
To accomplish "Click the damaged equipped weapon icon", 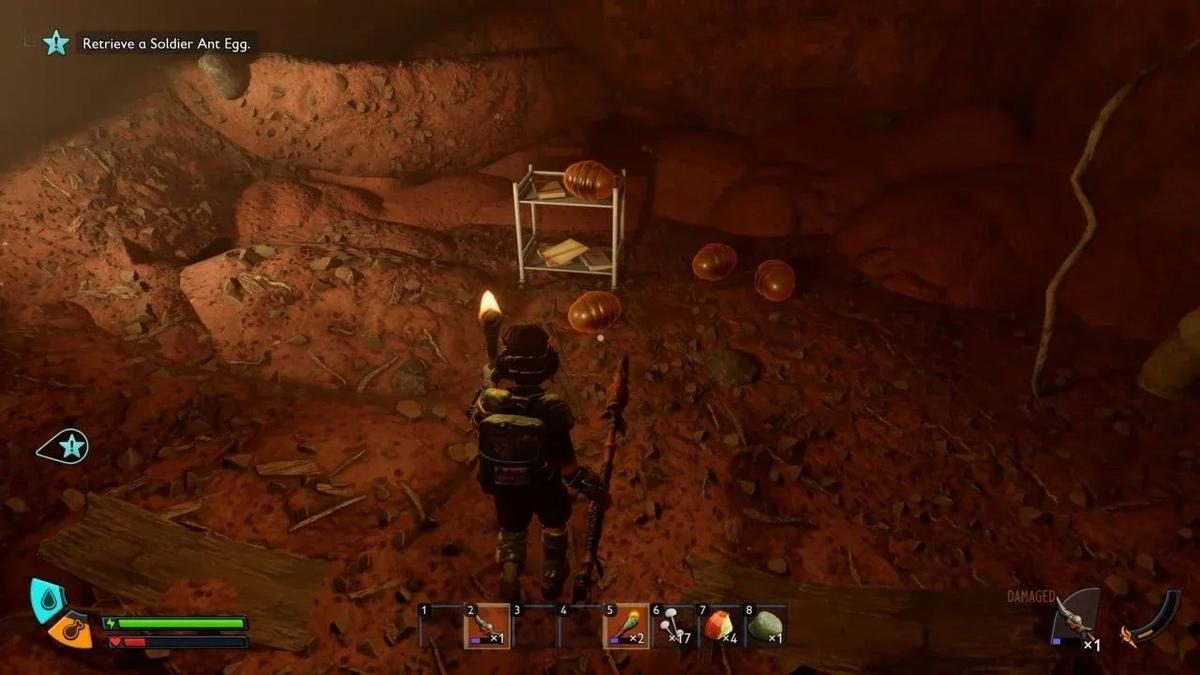I will [x=1074, y=620].
